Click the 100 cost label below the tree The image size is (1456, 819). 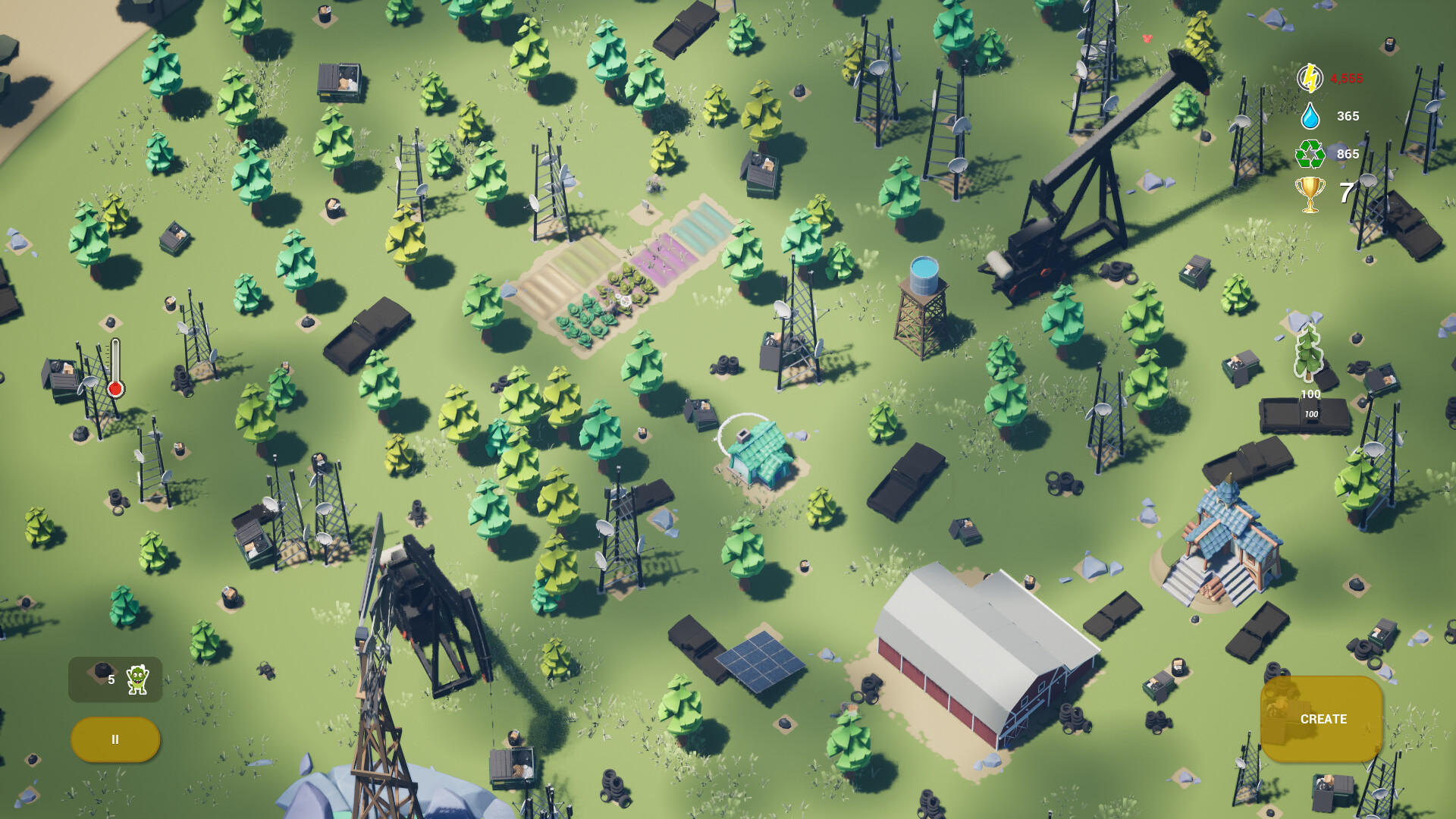coord(1310,394)
